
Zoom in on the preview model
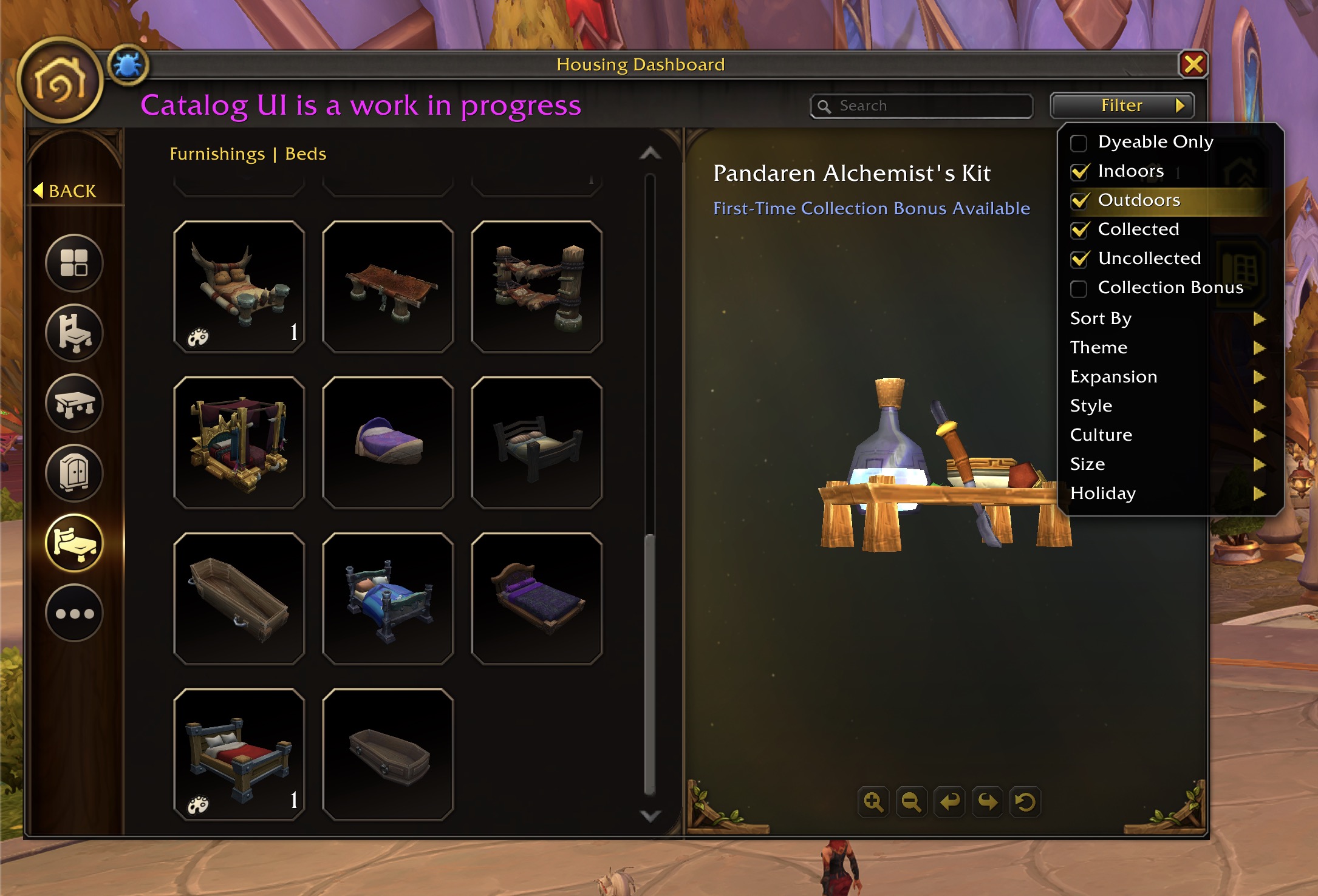coord(873,802)
